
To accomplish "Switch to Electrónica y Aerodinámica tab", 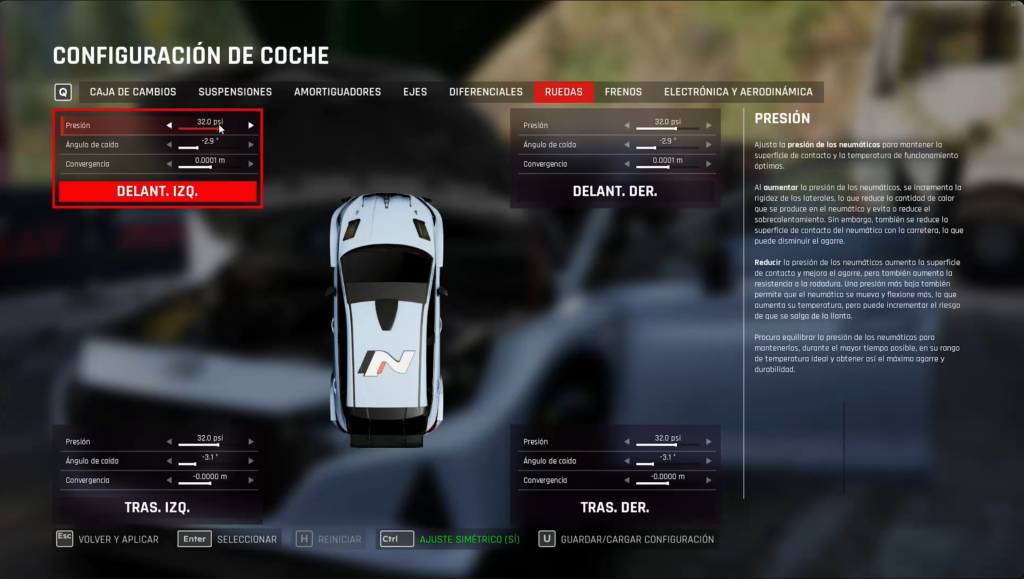I will click(738, 92).
